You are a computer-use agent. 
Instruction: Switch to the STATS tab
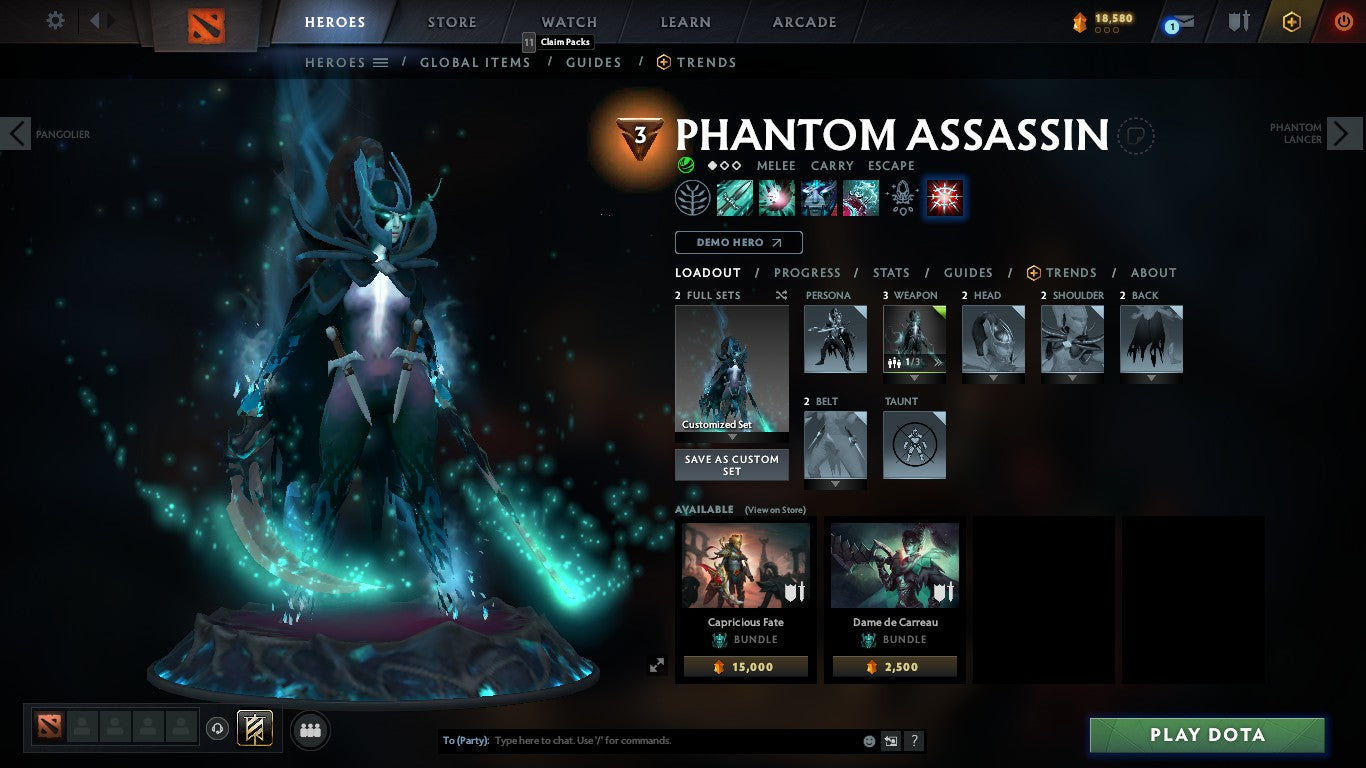click(890, 272)
